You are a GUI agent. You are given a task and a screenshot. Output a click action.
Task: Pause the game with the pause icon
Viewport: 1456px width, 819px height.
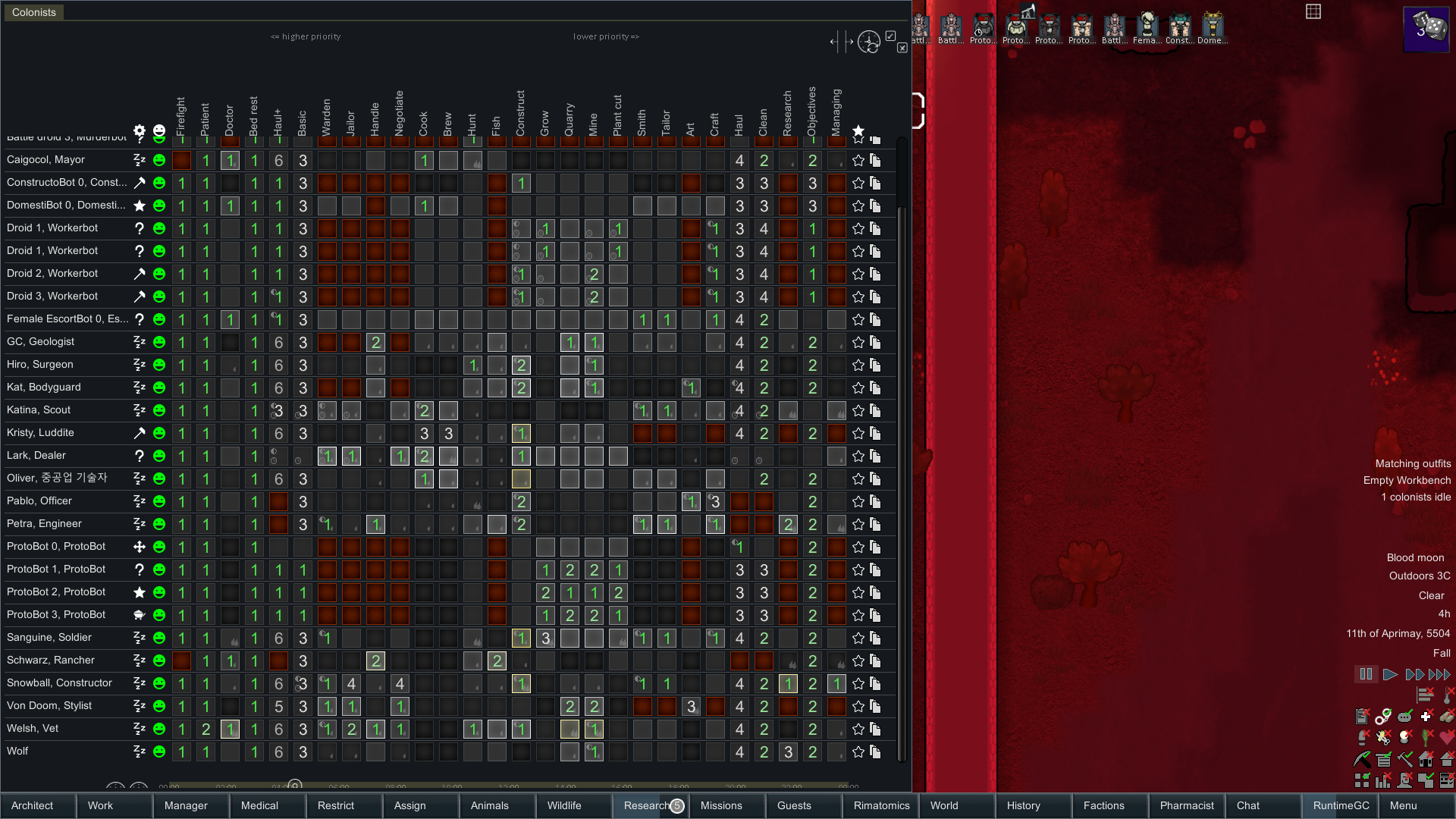[1367, 674]
